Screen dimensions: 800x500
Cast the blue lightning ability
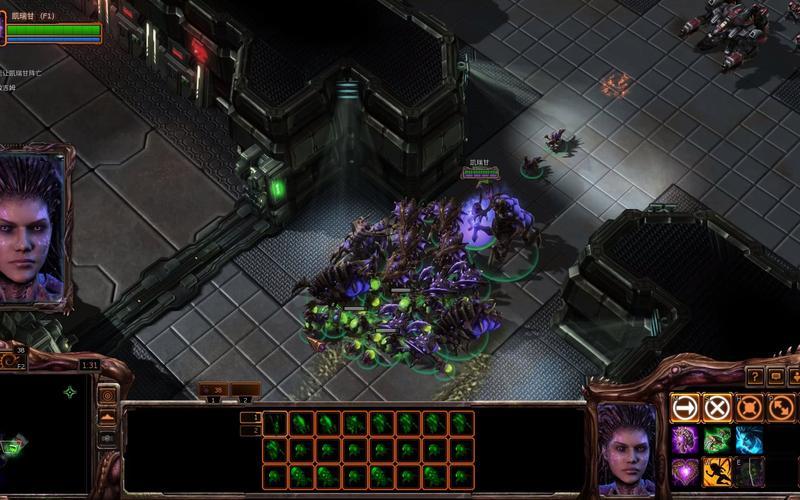coord(749,439)
